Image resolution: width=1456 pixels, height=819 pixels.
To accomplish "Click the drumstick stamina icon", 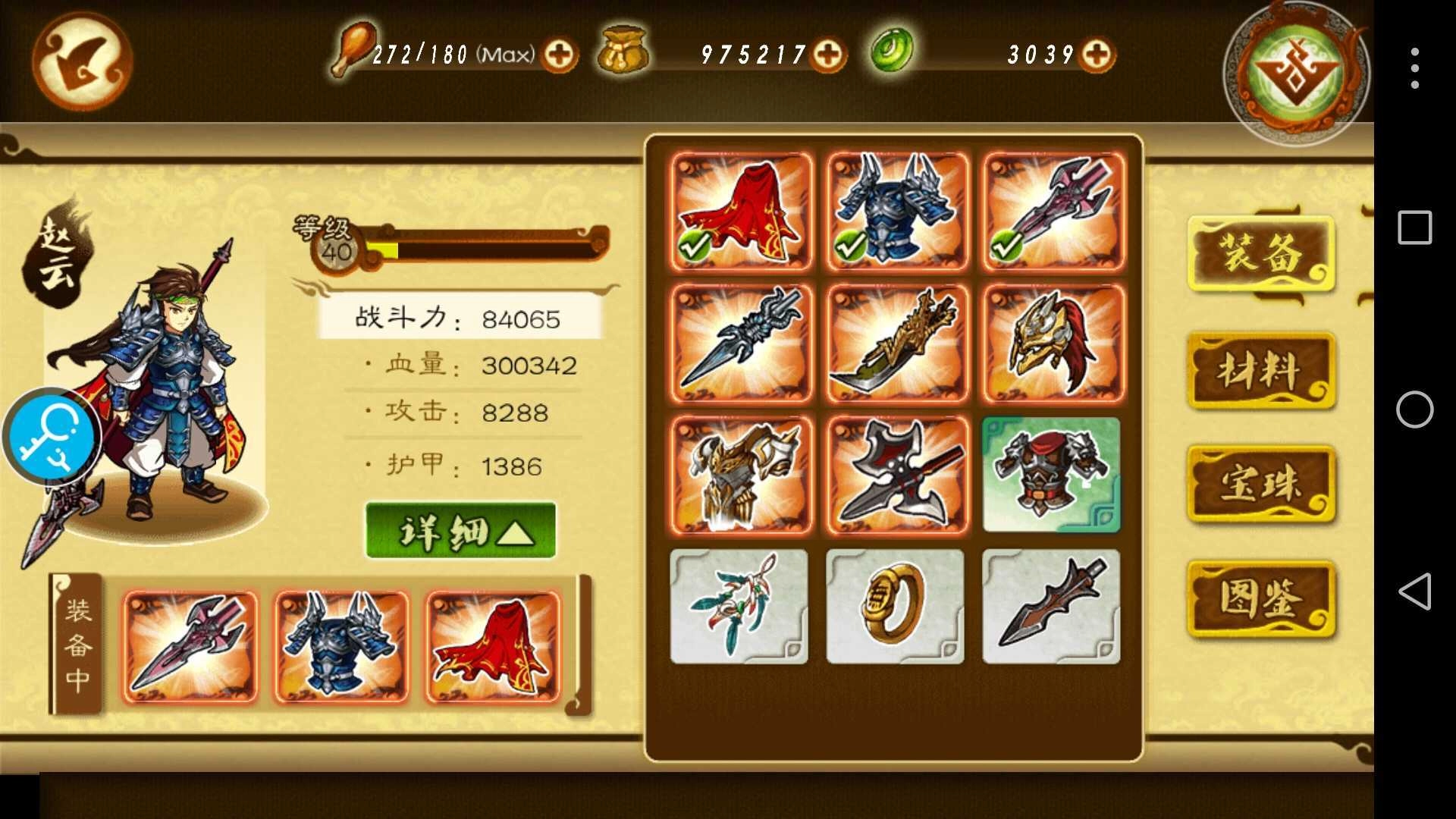I will (x=352, y=52).
